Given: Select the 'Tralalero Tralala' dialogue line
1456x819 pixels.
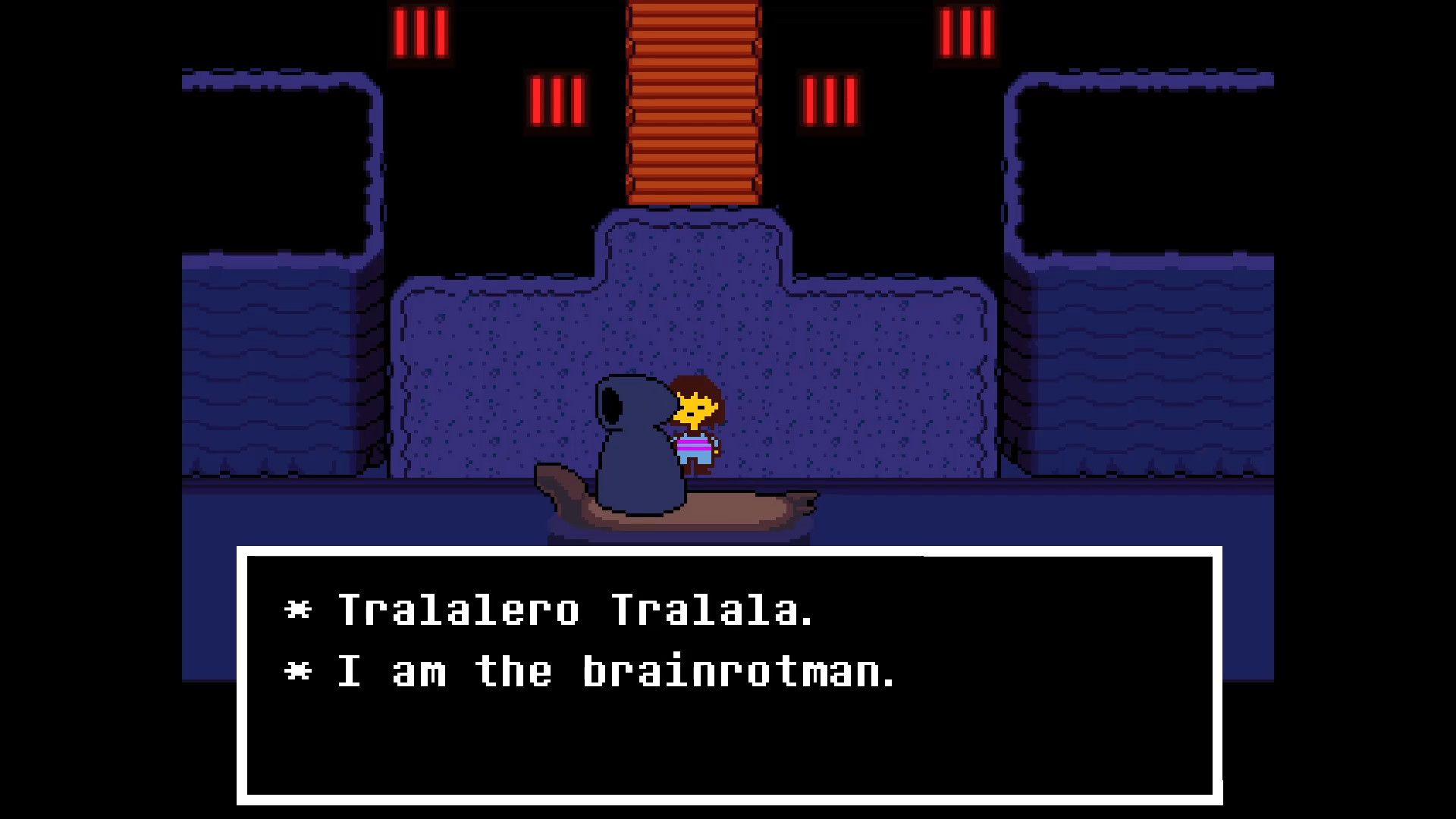Looking at the screenshot, I should click(576, 610).
